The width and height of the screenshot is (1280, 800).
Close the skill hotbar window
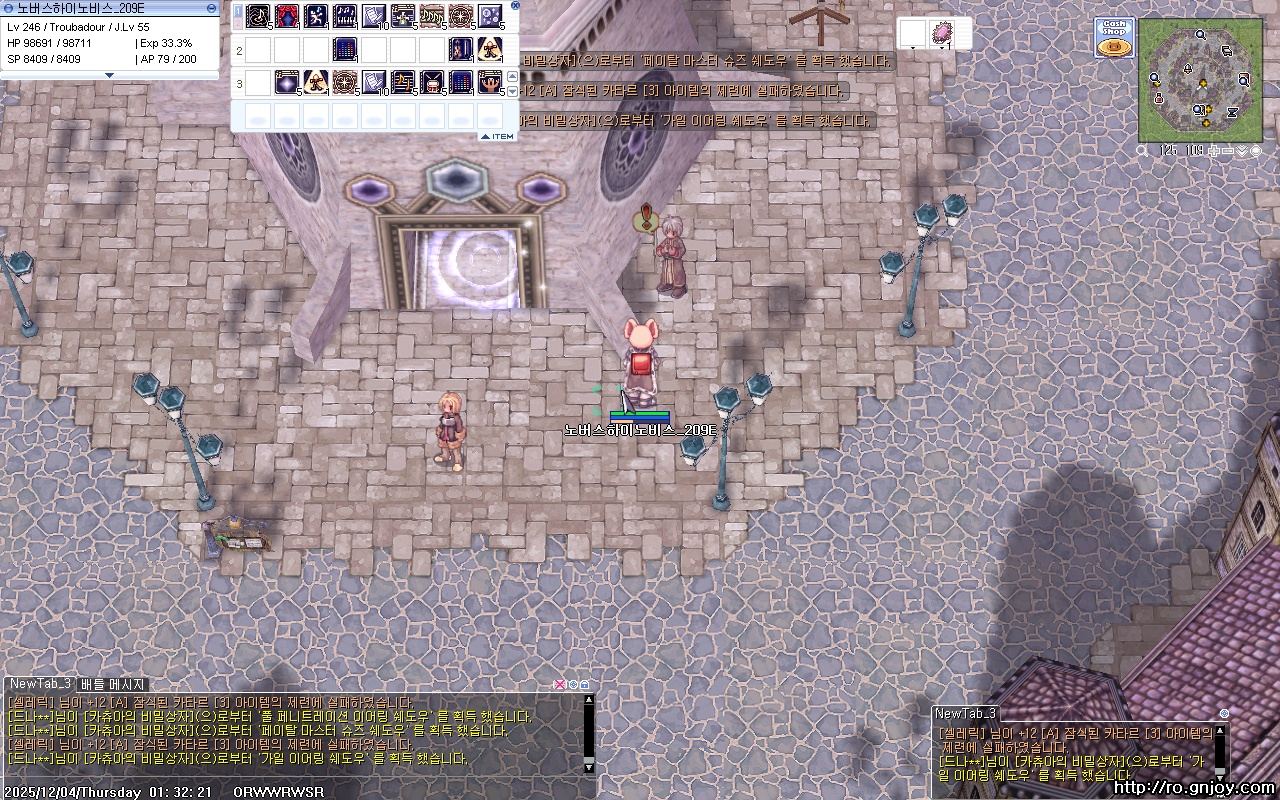coord(515,5)
